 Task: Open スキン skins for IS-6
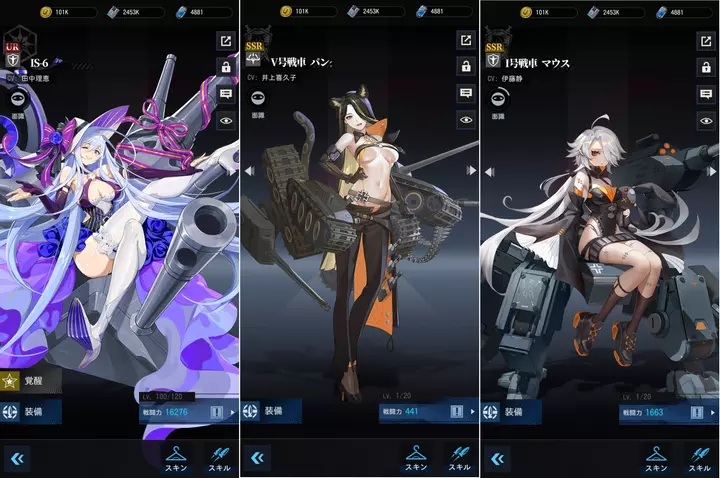[x=177, y=458]
